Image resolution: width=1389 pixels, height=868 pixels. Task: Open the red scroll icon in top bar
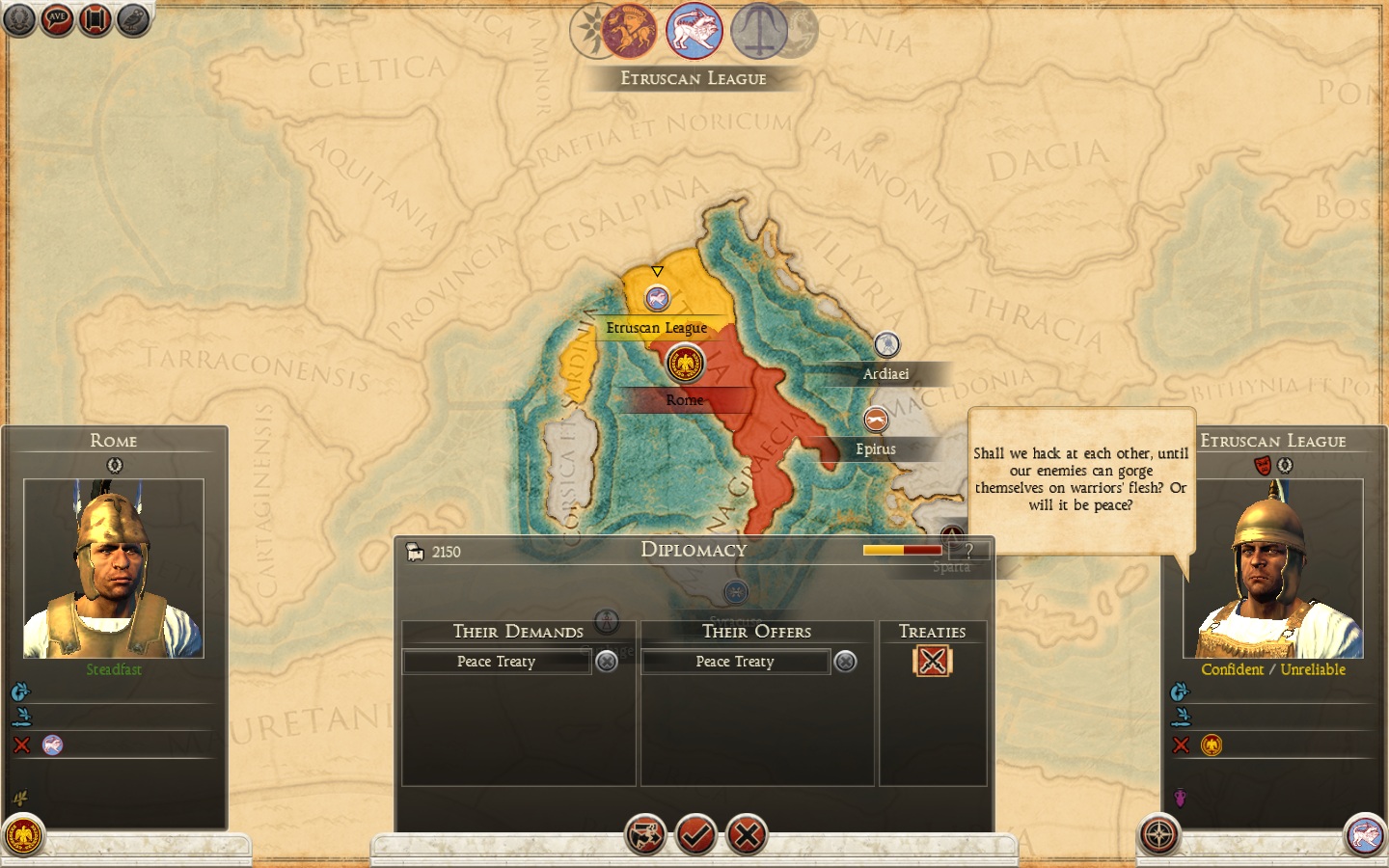click(95, 19)
